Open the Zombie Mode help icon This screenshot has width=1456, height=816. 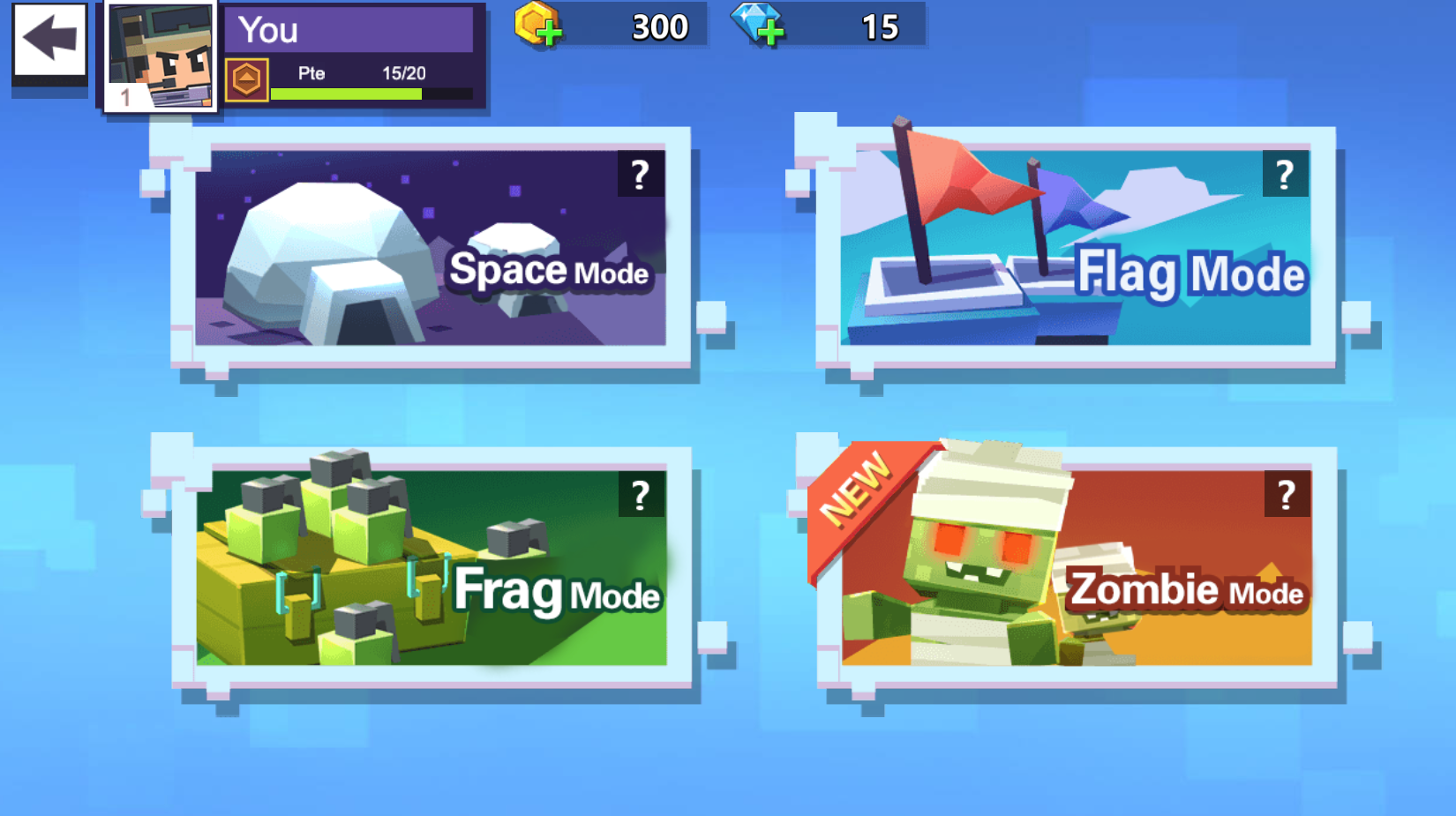click(x=1285, y=494)
